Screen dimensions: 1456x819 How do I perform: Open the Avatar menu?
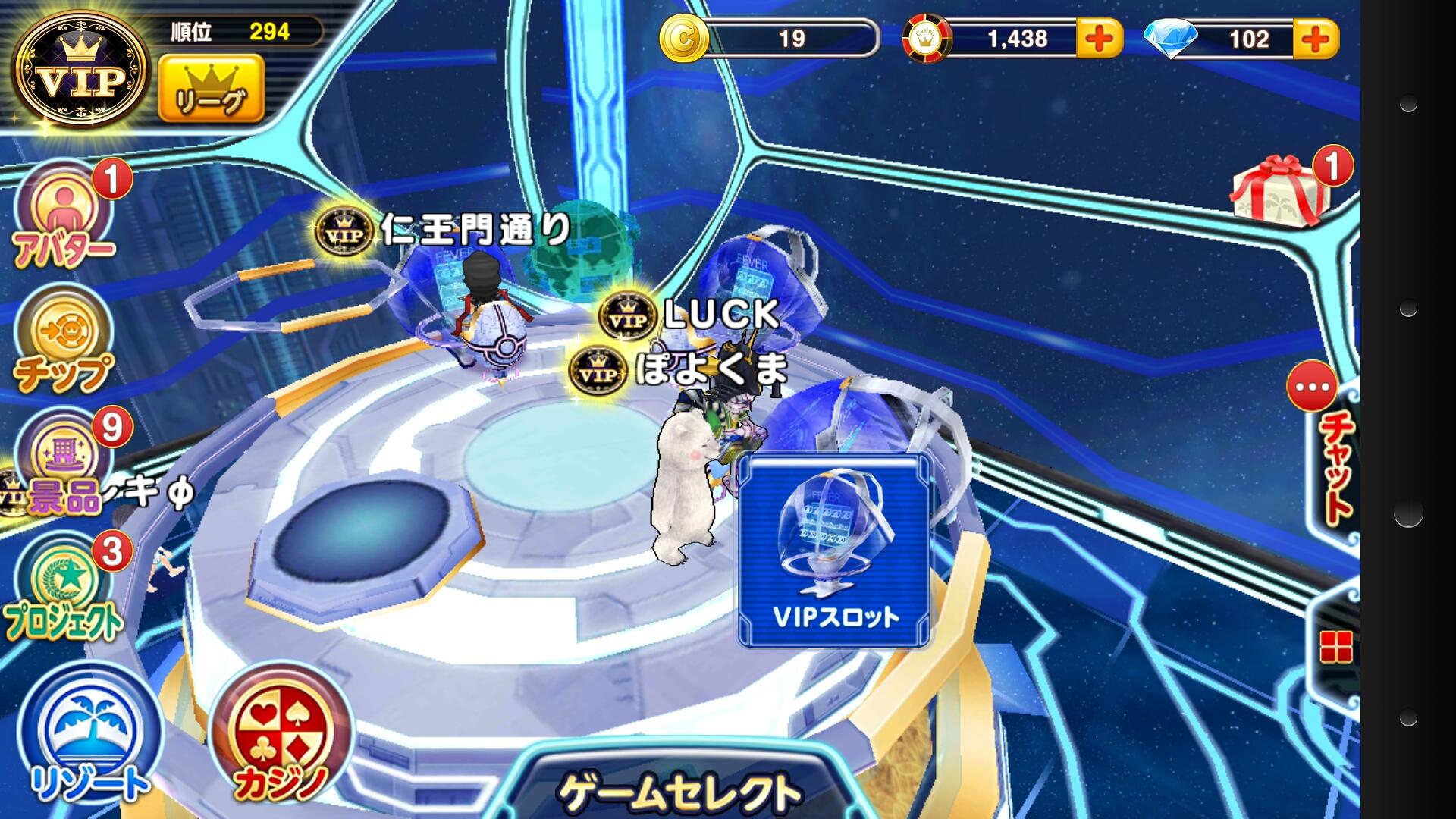(x=64, y=217)
